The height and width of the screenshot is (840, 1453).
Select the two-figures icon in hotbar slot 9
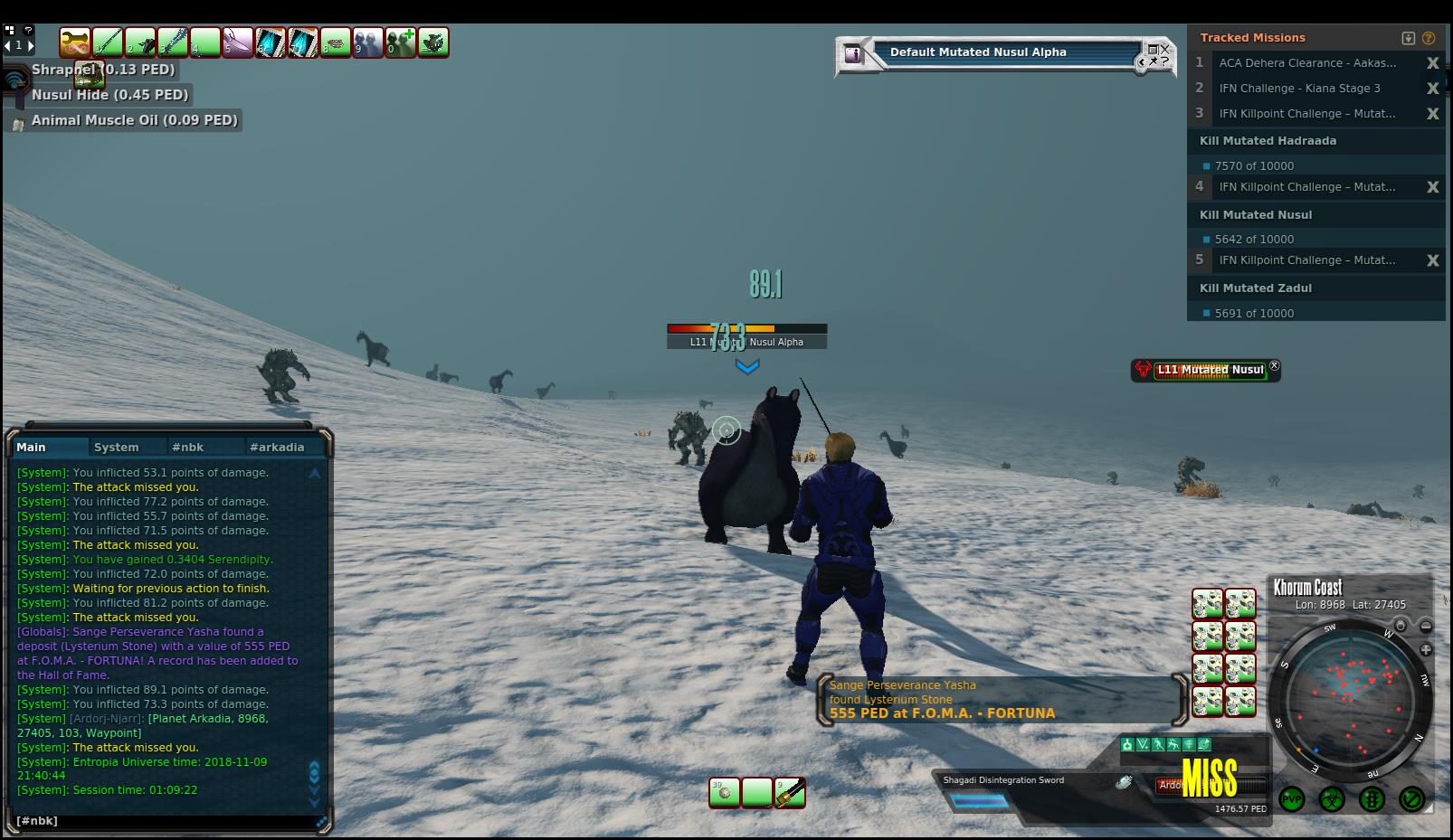click(367, 42)
